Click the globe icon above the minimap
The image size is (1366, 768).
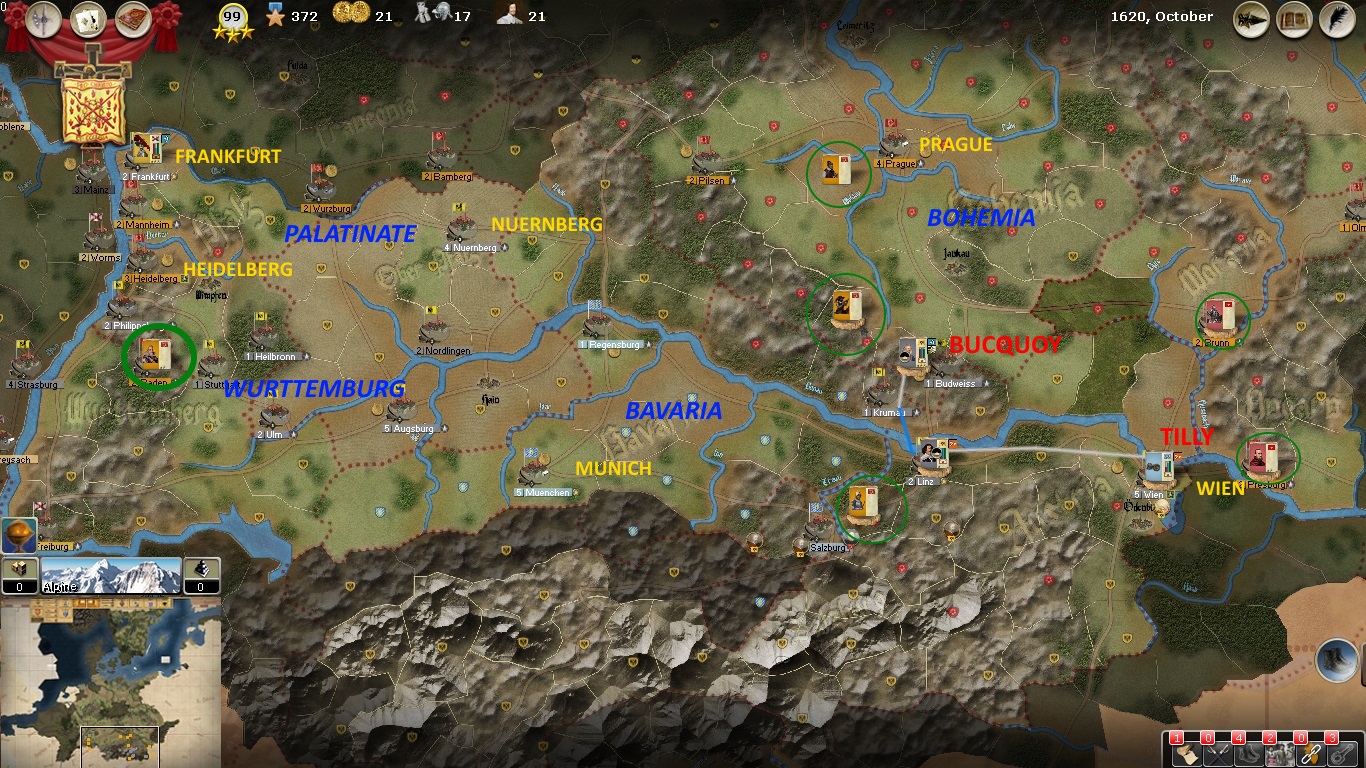[19, 535]
